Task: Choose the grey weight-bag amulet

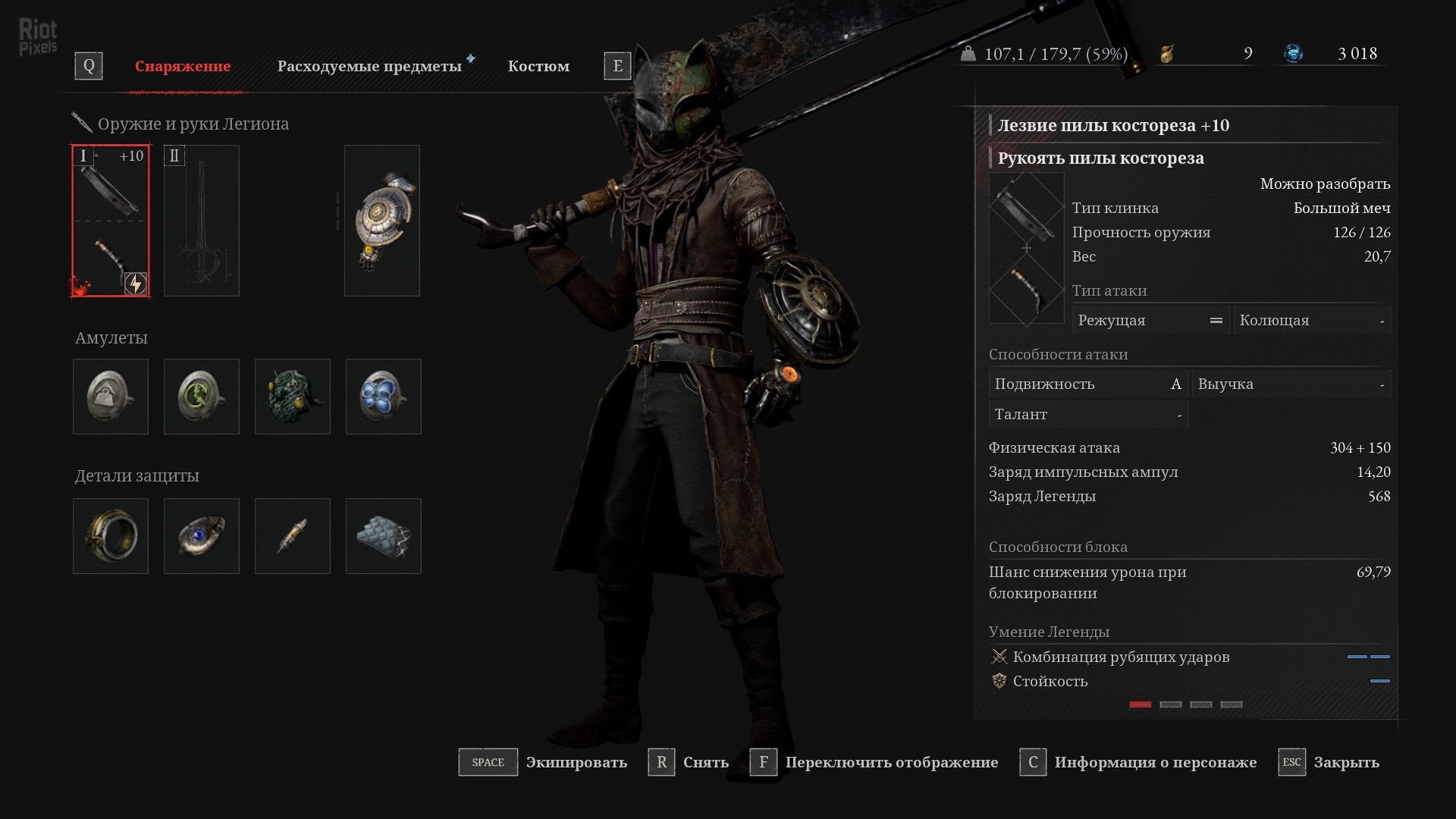Action: pos(111,397)
